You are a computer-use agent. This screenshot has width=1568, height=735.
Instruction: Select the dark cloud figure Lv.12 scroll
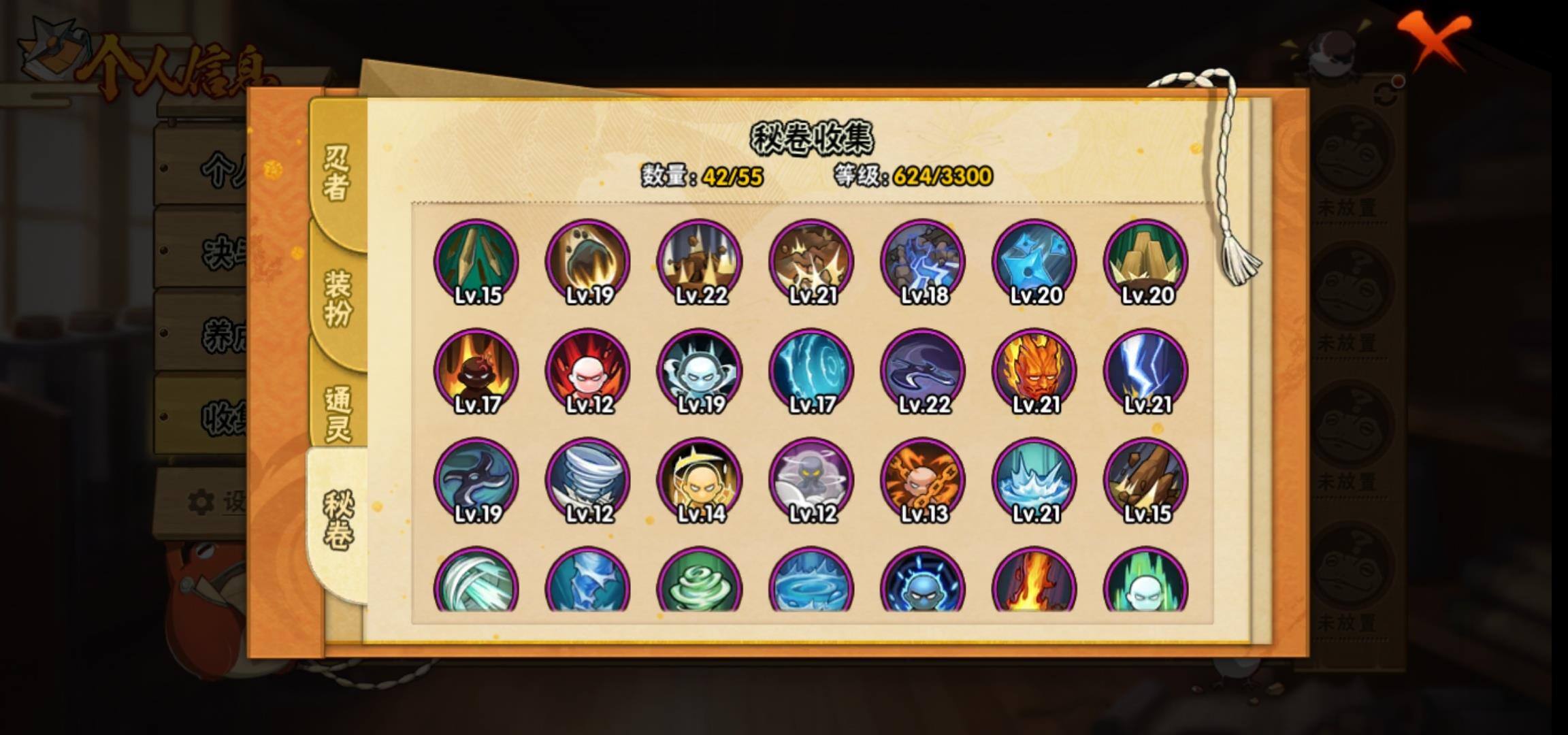point(811,480)
